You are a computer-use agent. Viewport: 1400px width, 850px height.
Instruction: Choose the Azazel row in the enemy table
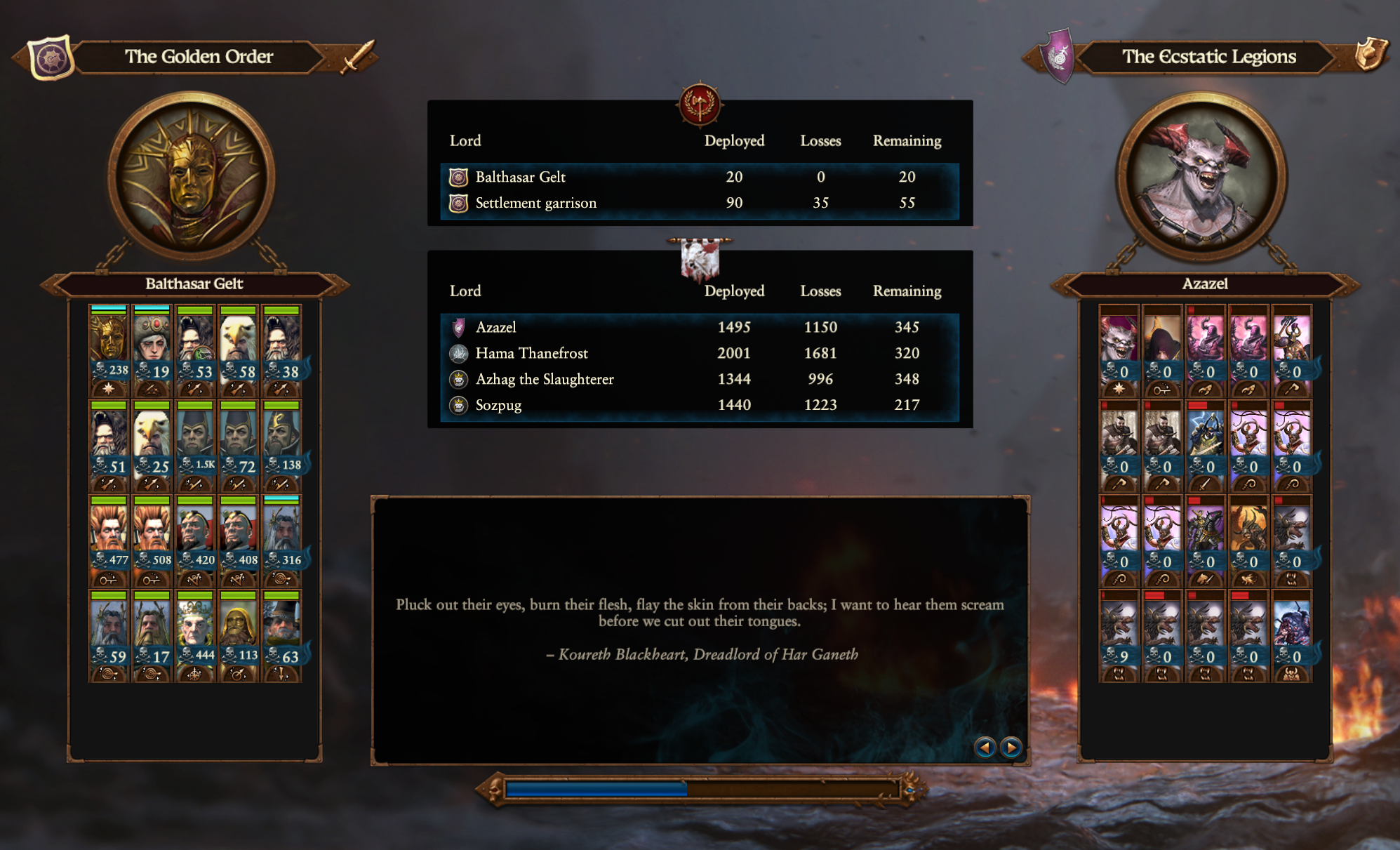click(x=699, y=327)
